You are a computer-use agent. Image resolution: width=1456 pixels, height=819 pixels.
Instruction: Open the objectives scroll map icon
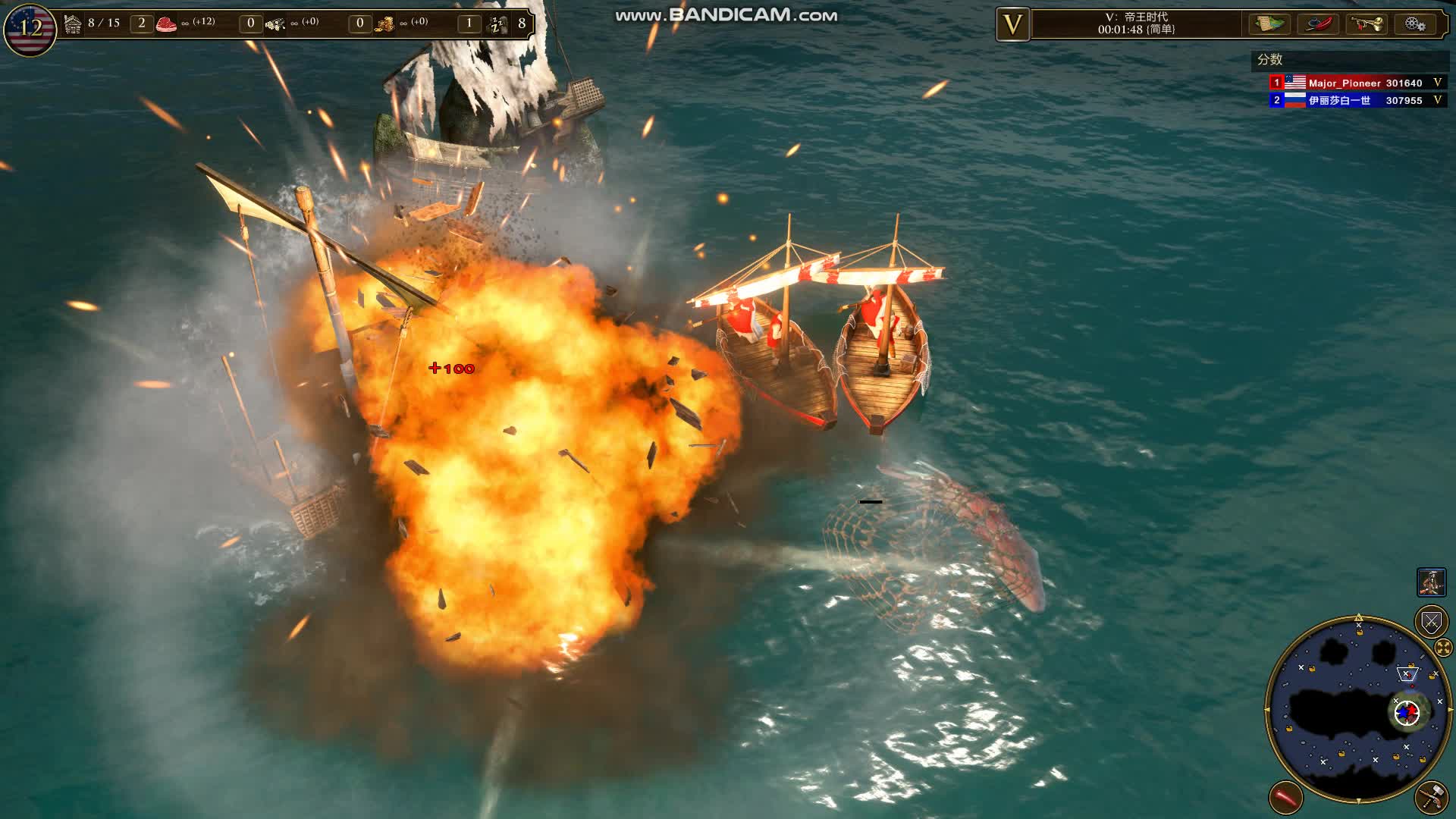click(x=1269, y=25)
